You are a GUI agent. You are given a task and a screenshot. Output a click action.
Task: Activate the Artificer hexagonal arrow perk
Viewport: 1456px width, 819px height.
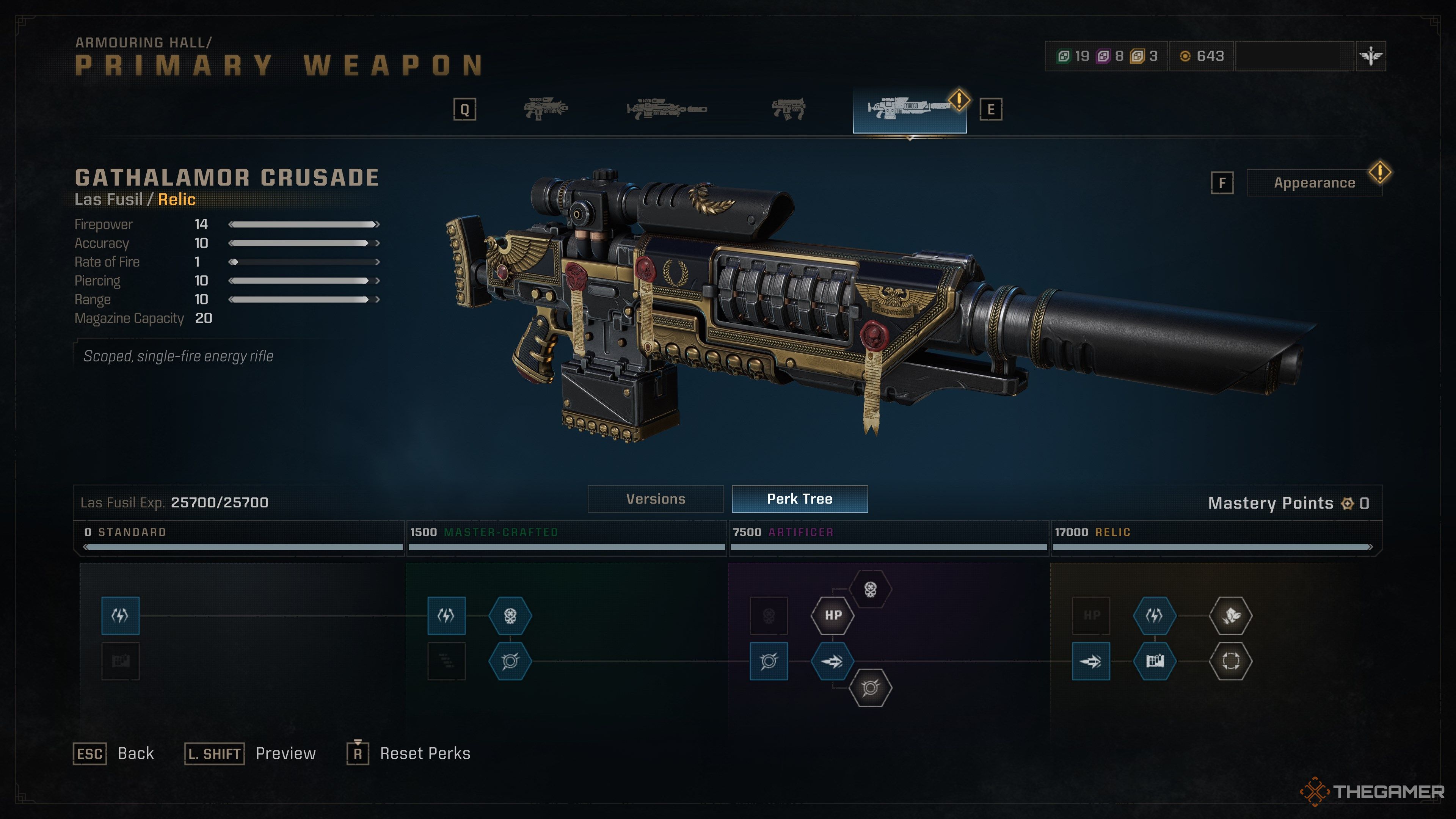click(833, 661)
